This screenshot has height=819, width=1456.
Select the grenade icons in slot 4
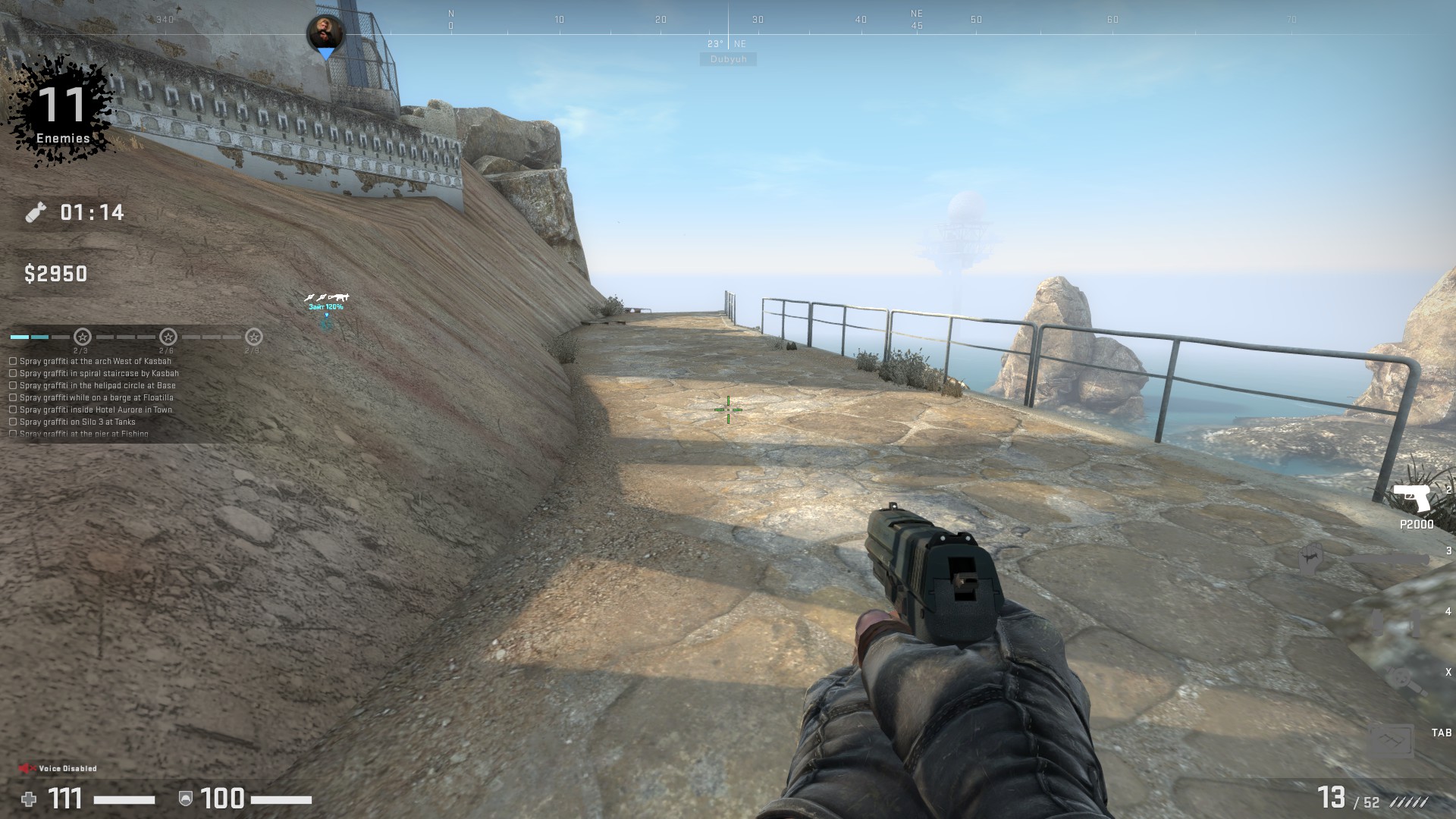pos(1397,623)
